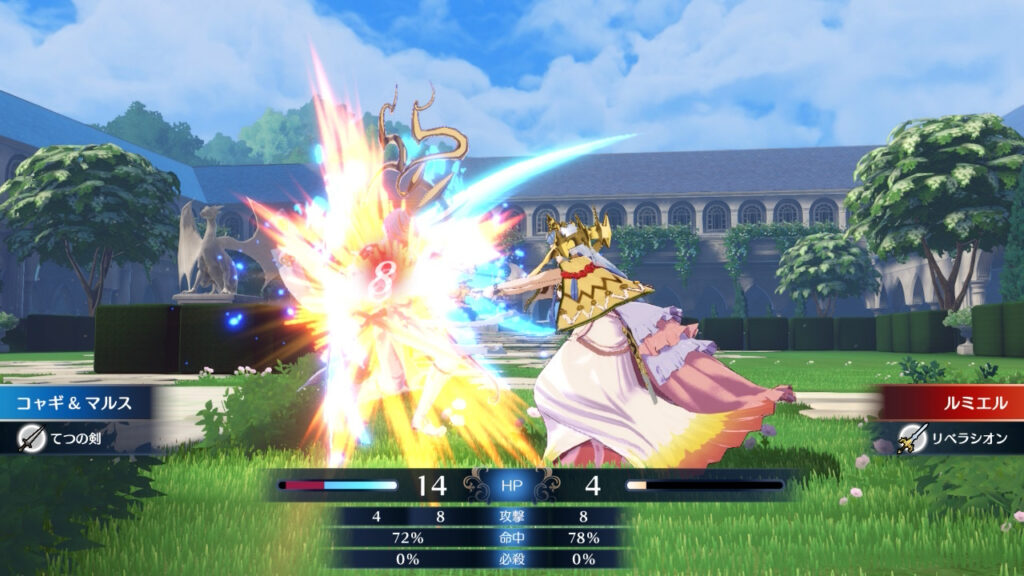1024x576 pixels.
Task: Select the red ルミエル name panel
Action: pyautogui.click(x=952, y=402)
